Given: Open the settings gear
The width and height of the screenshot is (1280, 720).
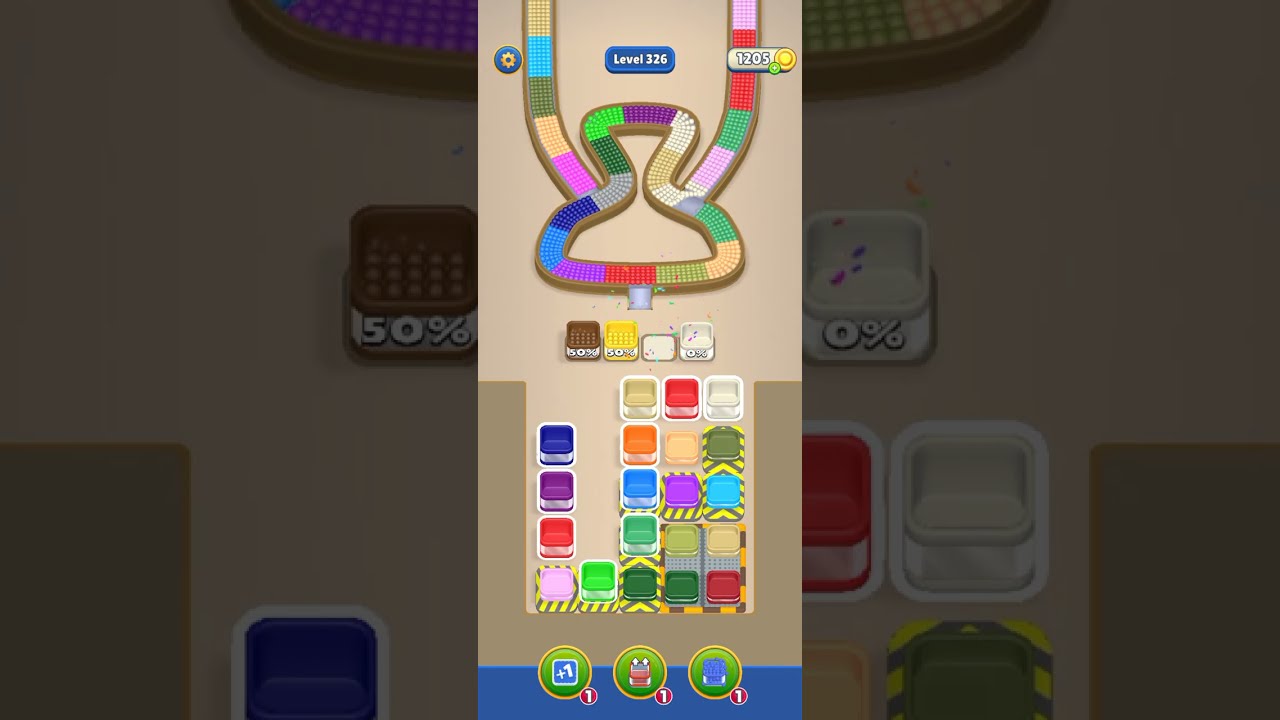Looking at the screenshot, I should pyautogui.click(x=507, y=60).
